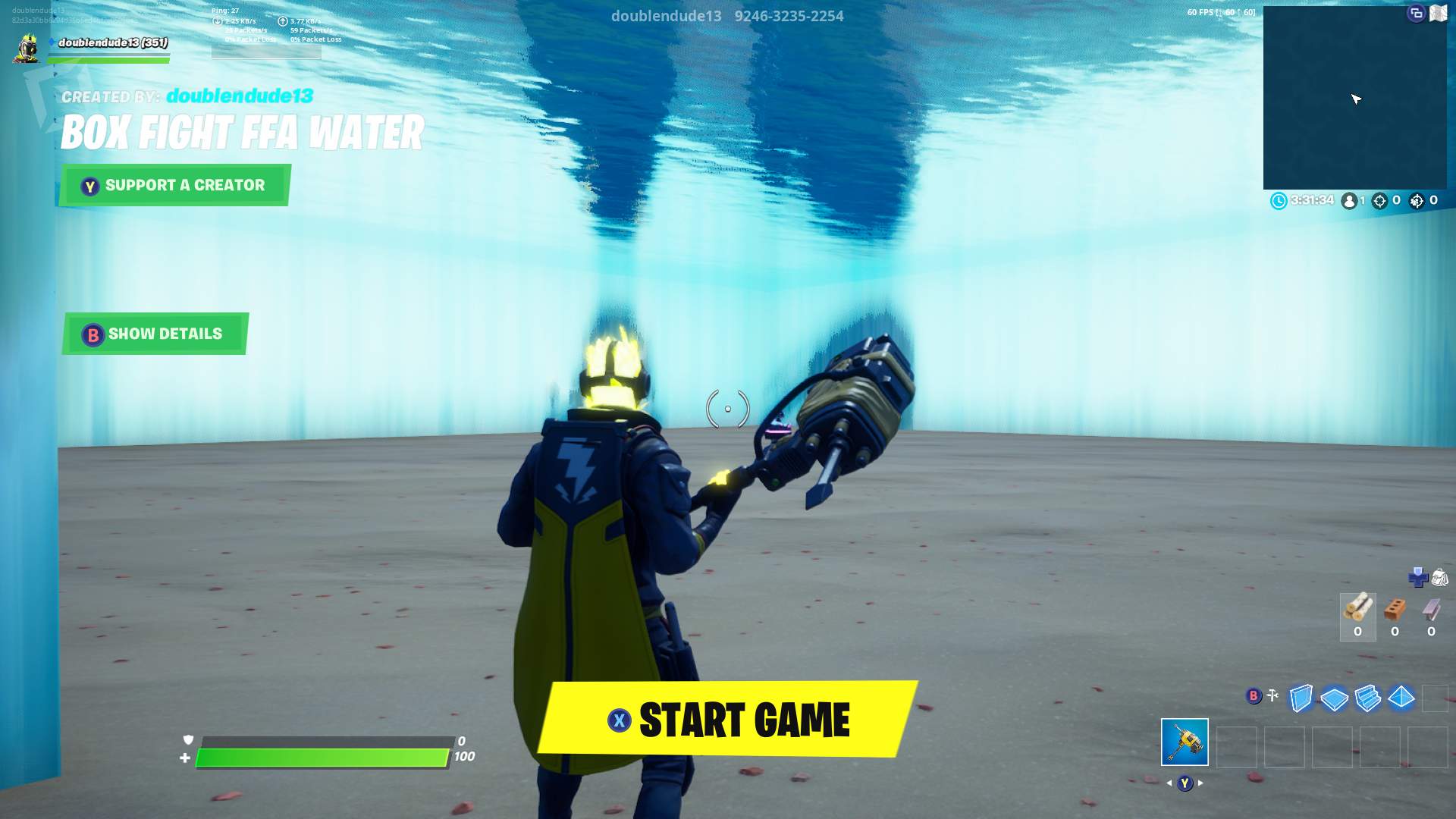
Task: Click SUPPORT A CREATOR
Action: 174,184
